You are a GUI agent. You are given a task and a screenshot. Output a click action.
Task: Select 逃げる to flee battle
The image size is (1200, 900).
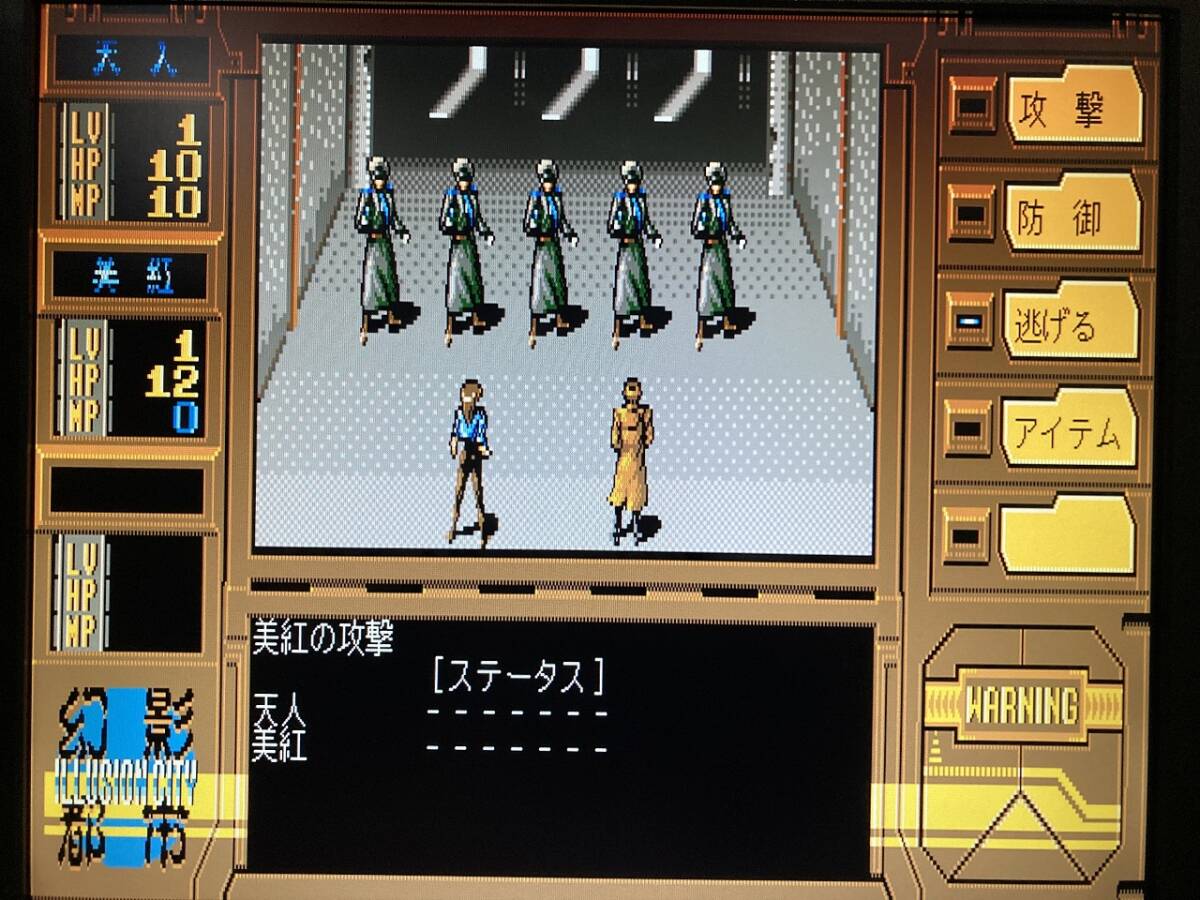pyautogui.click(x=1070, y=322)
